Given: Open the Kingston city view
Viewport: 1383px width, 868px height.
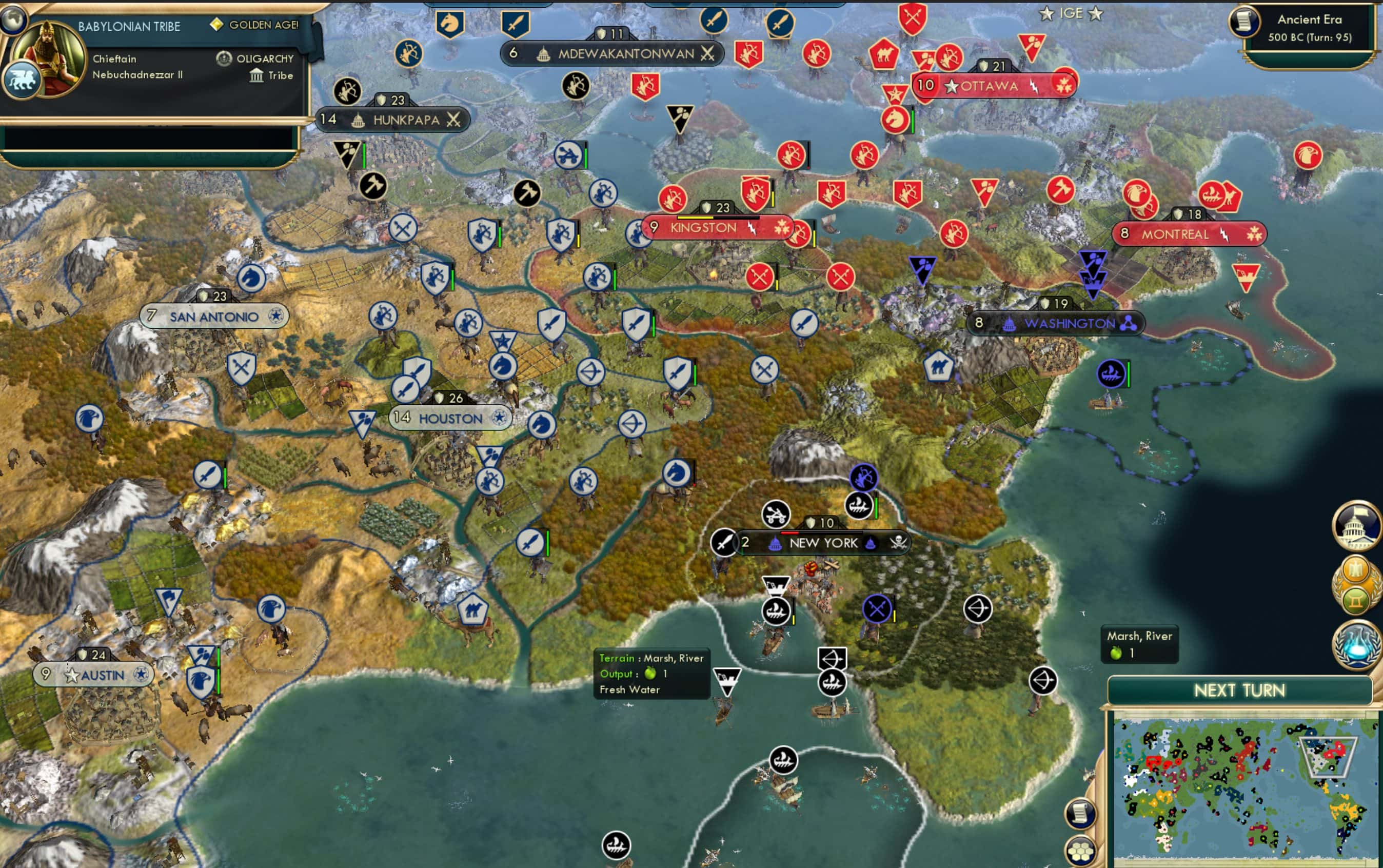Looking at the screenshot, I should [x=704, y=227].
